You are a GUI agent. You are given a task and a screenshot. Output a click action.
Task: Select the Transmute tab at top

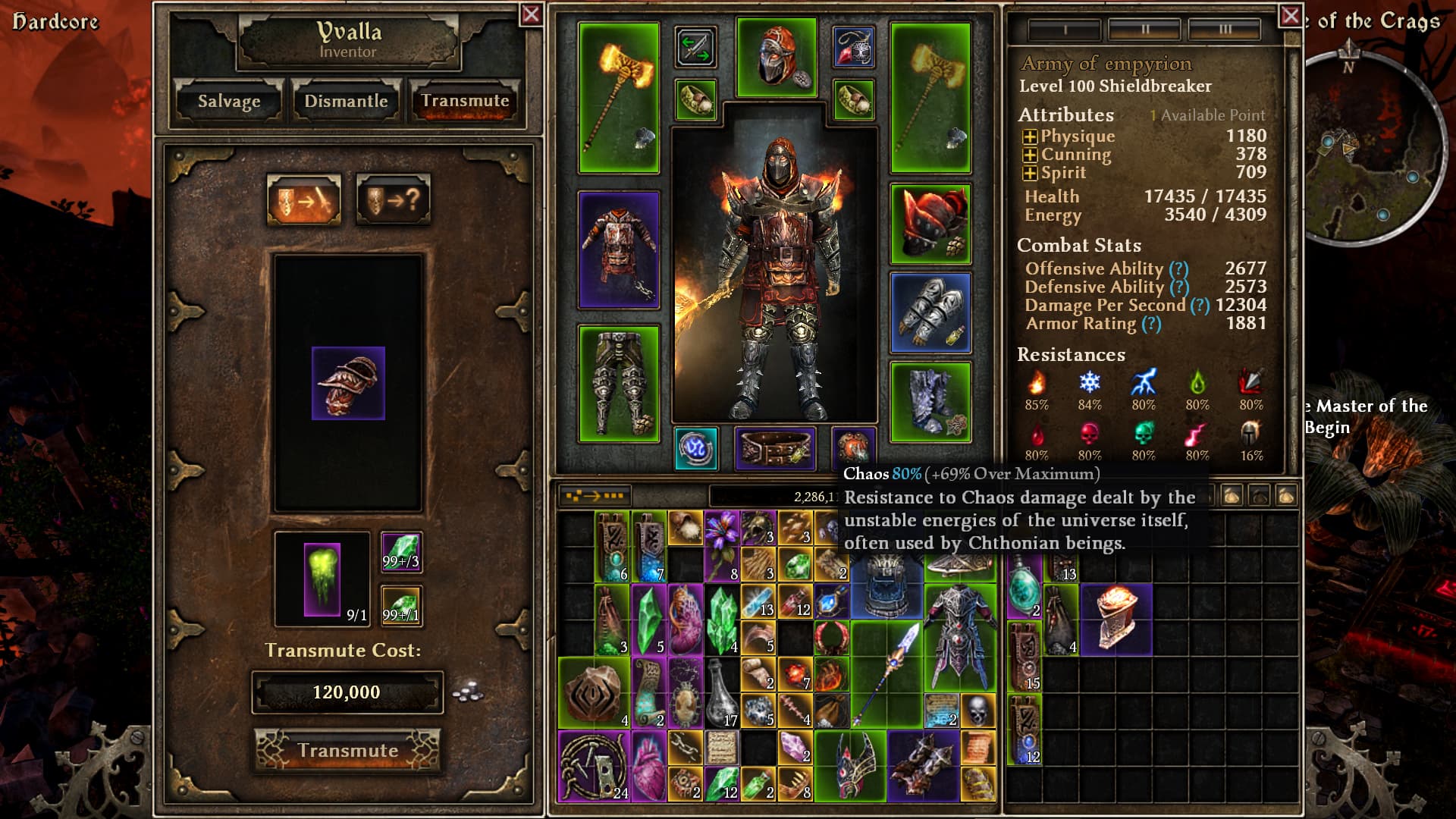[465, 101]
